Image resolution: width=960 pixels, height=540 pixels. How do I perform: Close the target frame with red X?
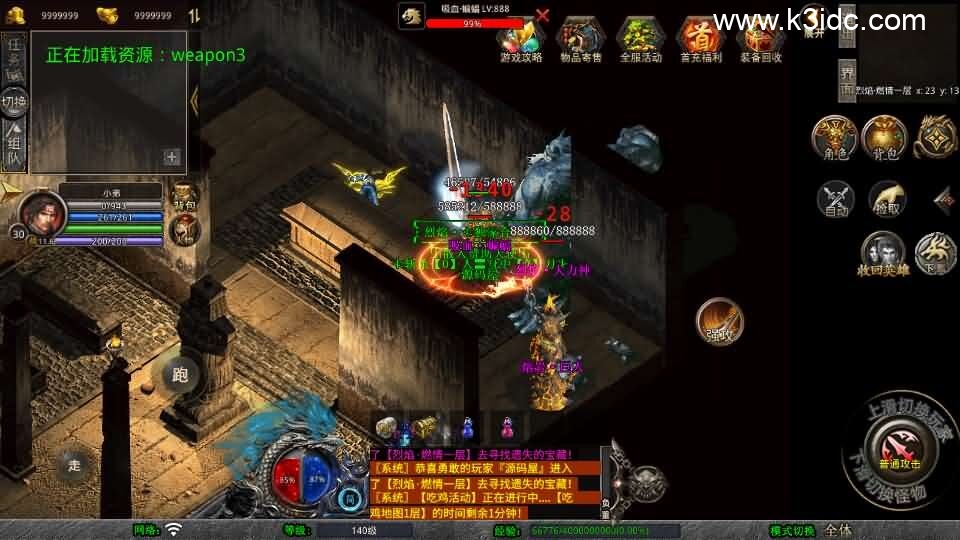(x=542, y=15)
